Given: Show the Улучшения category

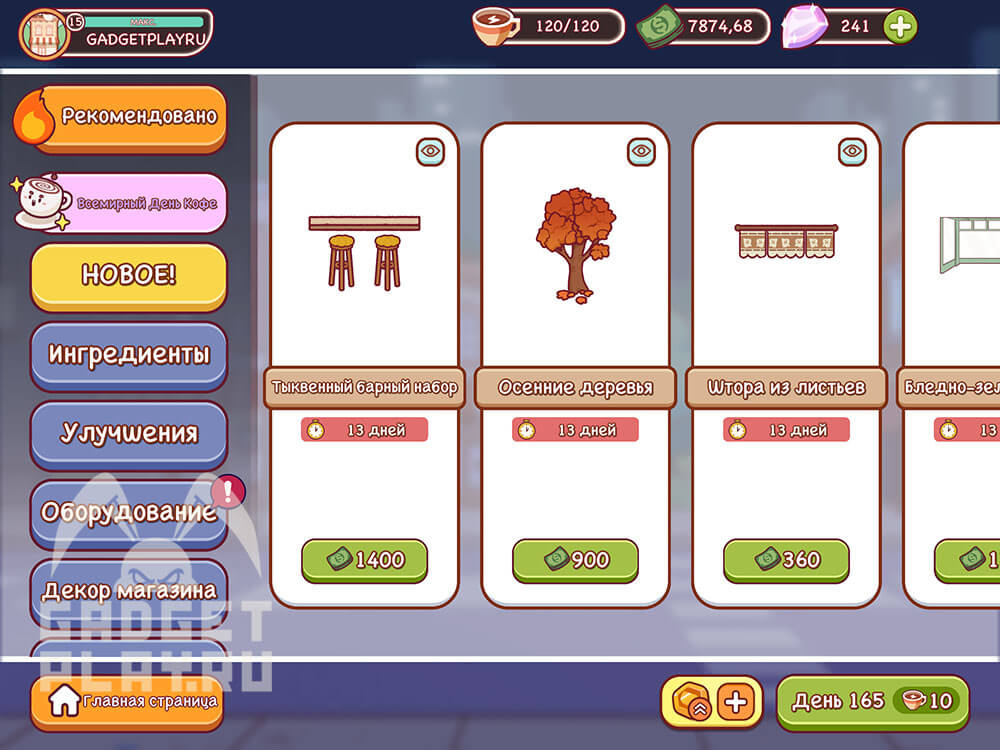Looking at the screenshot, I should 128,433.
